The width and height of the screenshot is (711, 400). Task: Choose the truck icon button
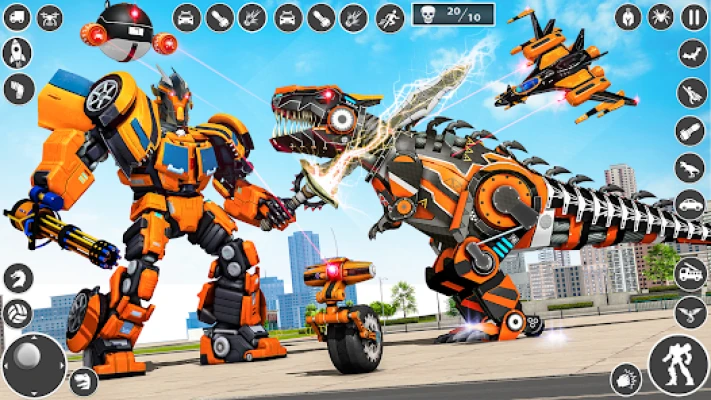tap(17, 17)
